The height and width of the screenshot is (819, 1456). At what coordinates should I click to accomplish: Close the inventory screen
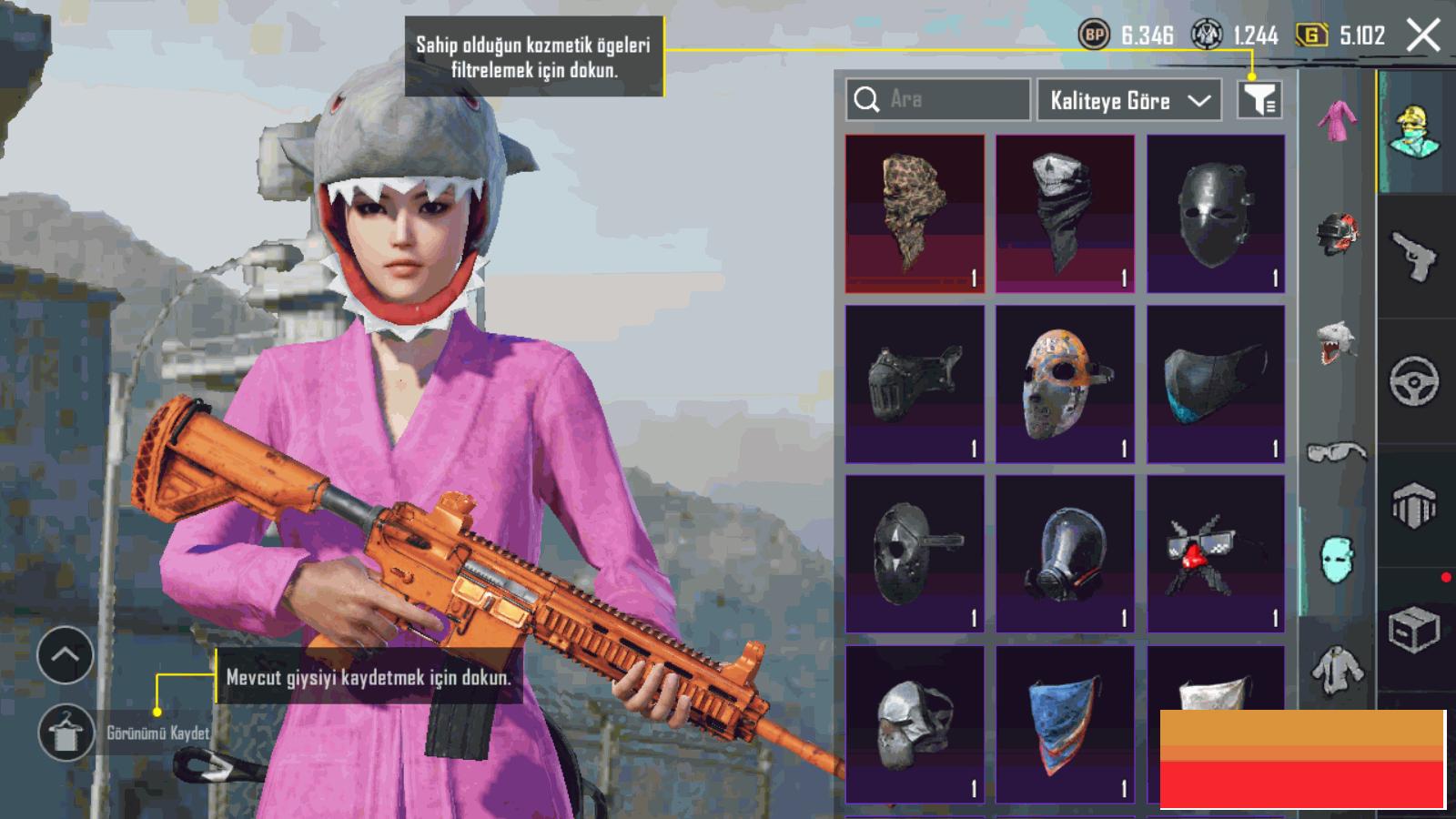pos(1423,36)
